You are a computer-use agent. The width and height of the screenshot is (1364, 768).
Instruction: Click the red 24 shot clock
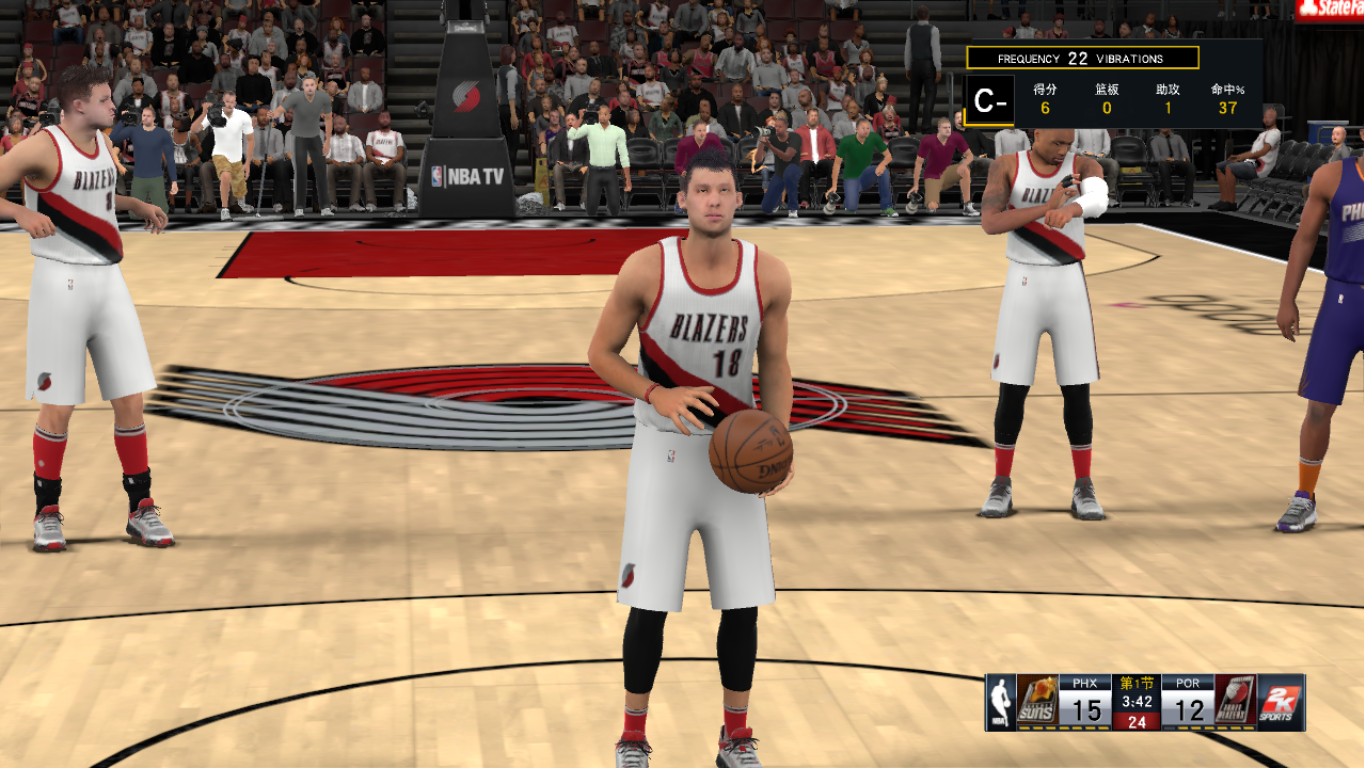tap(1135, 721)
